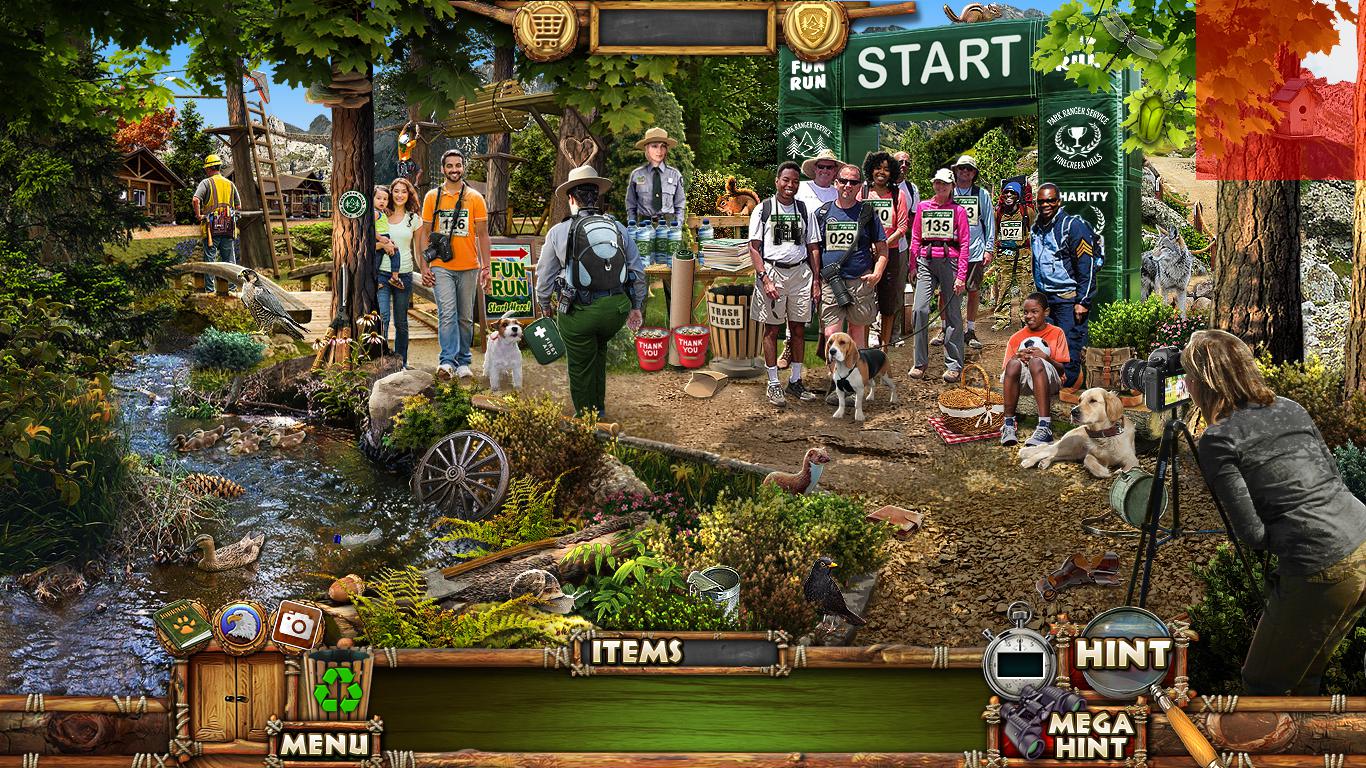1366x768 pixels.
Task: Open the paw print journal book
Action: [x=182, y=625]
